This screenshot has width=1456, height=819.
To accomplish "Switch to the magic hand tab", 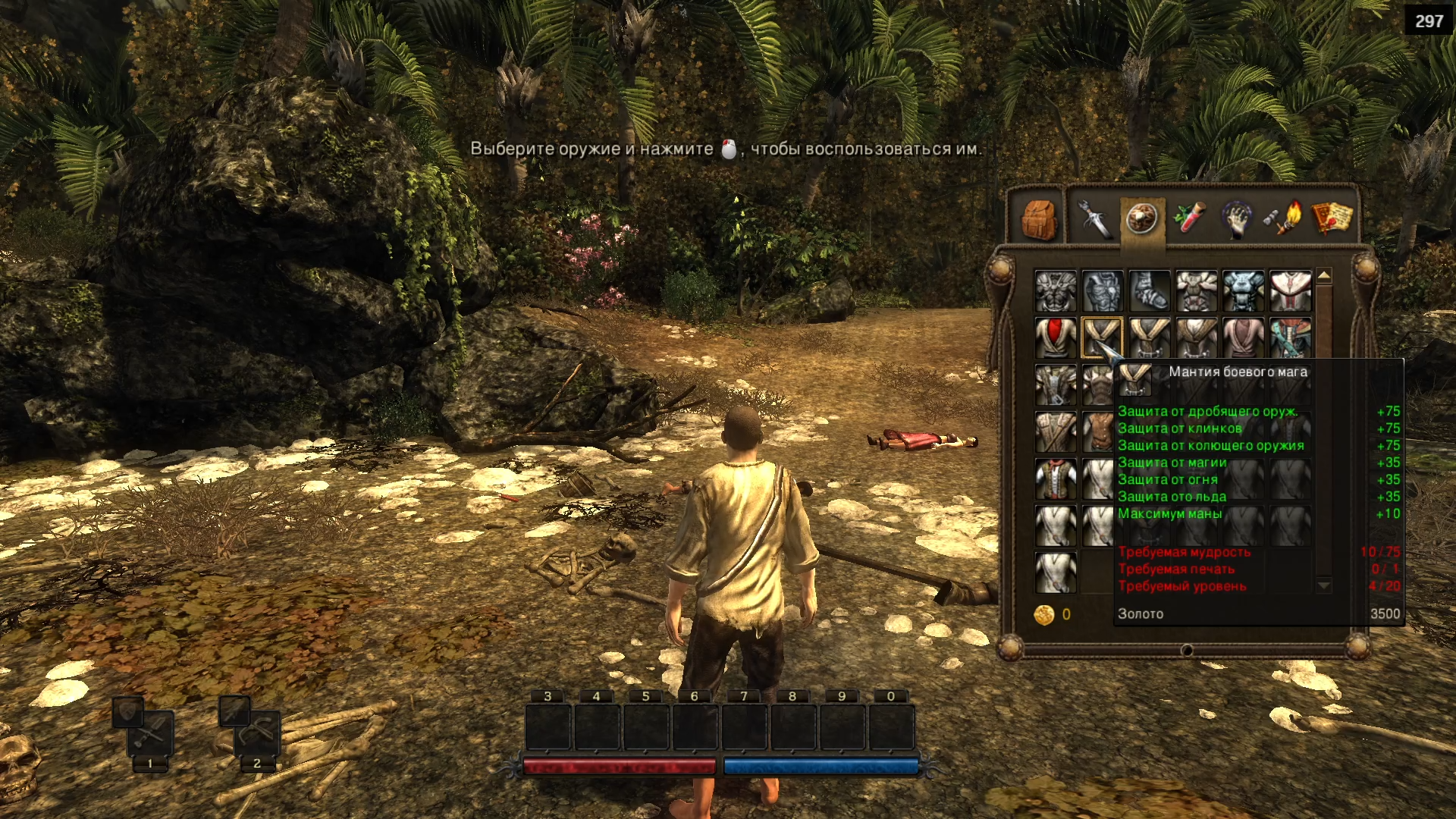I will [1236, 219].
